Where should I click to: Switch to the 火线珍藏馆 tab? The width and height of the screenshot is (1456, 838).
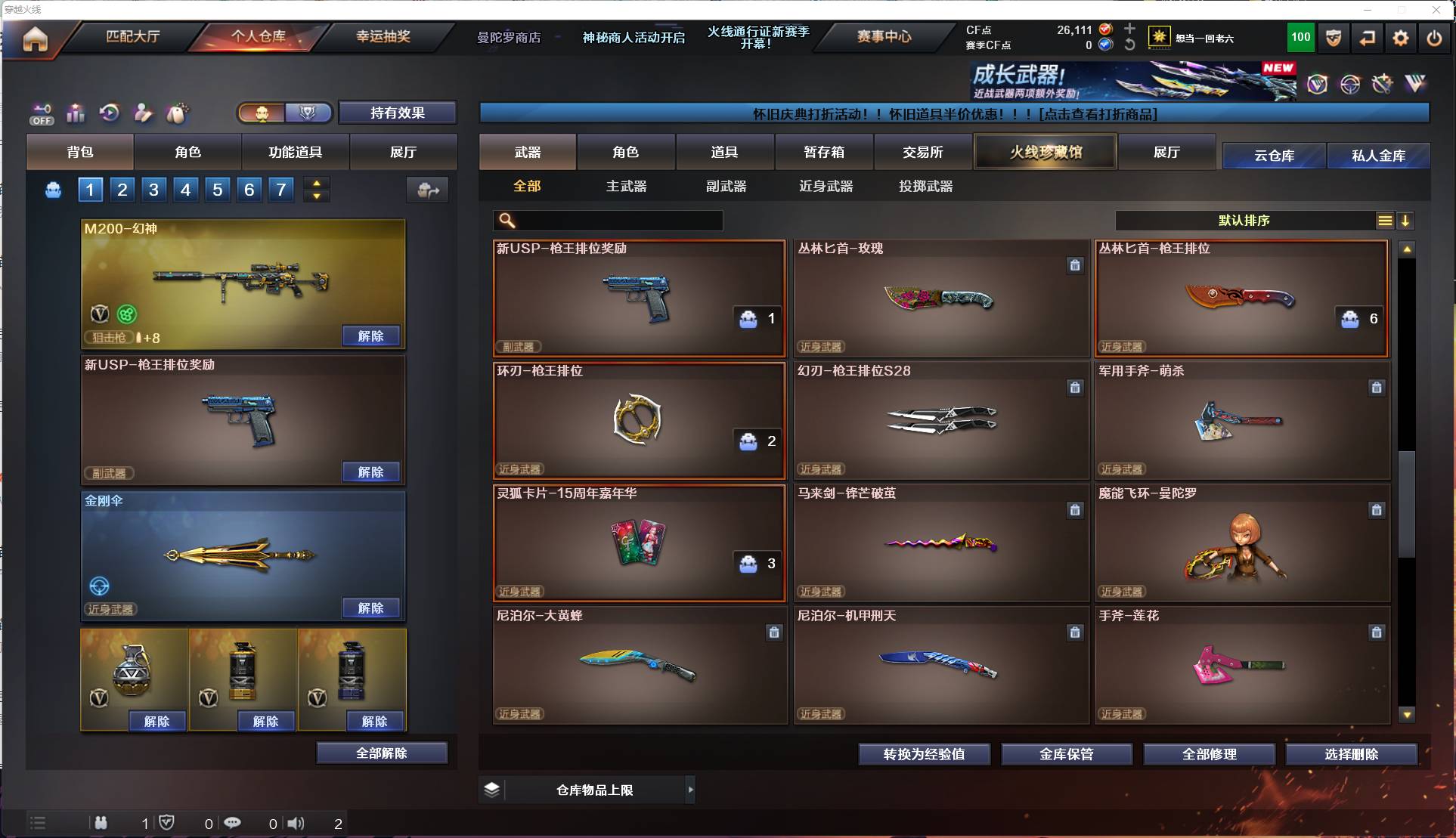(x=1045, y=151)
